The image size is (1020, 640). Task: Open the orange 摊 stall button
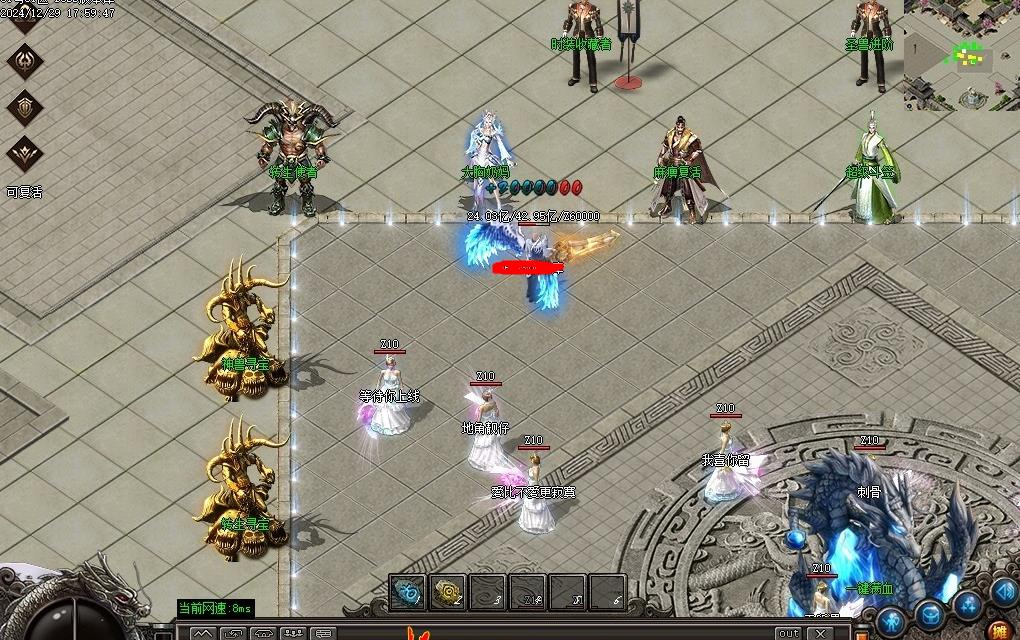pyautogui.click(x=998, y=630)
